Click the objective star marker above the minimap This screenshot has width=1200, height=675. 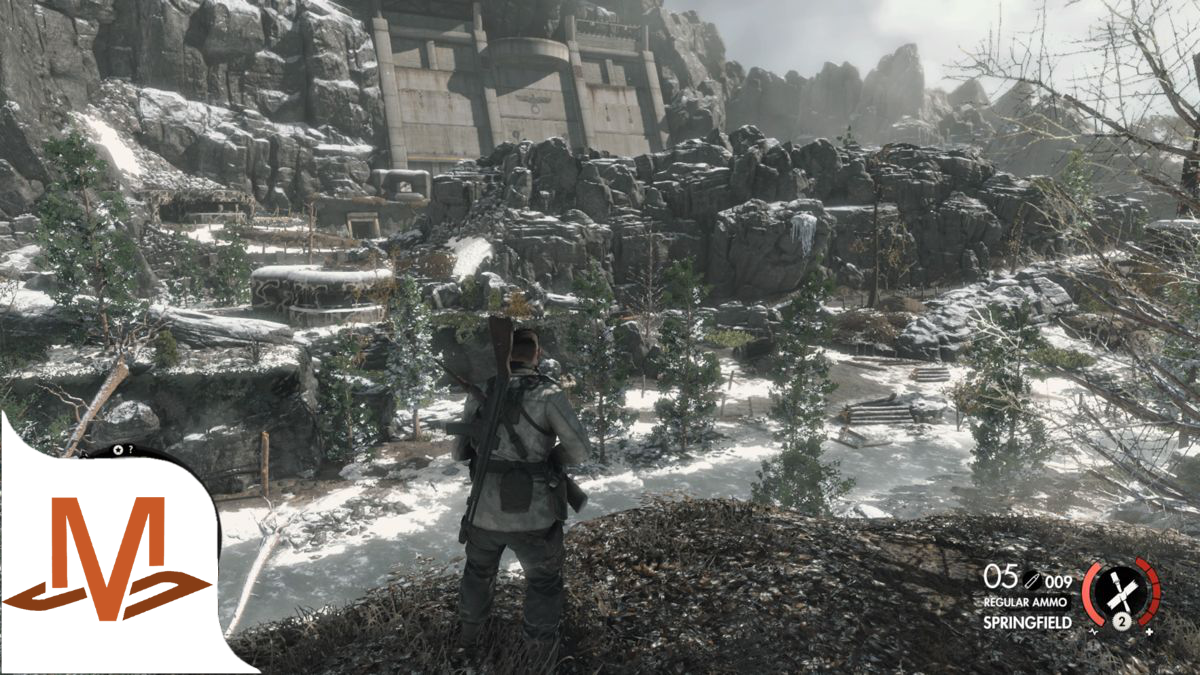[118, 450]
